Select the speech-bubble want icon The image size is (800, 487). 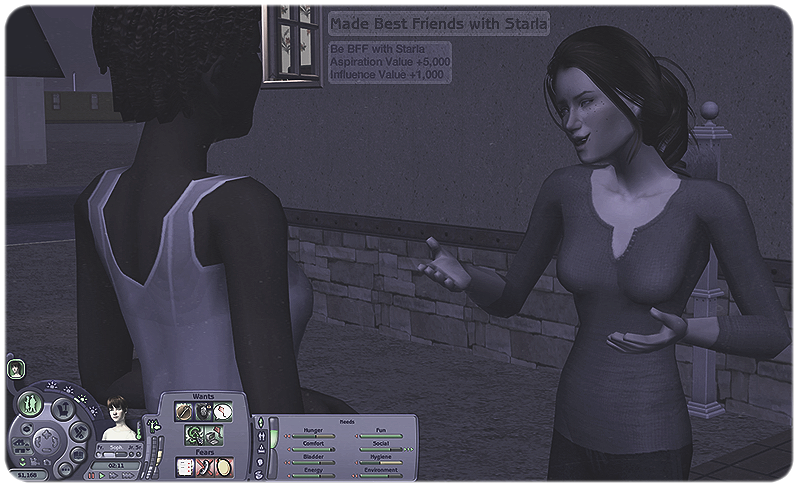222,411
